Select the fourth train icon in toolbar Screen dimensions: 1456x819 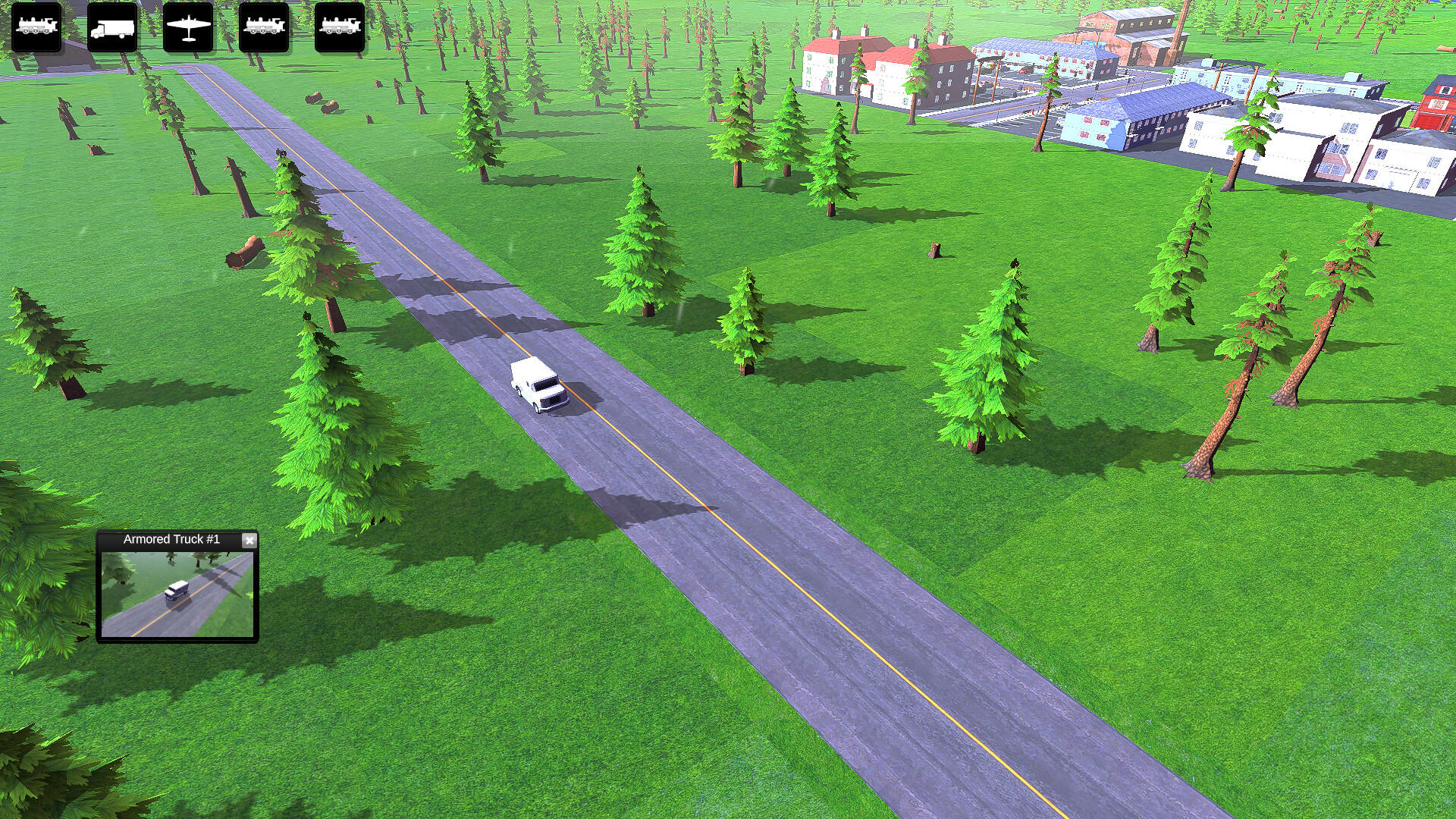pos(264,28)
